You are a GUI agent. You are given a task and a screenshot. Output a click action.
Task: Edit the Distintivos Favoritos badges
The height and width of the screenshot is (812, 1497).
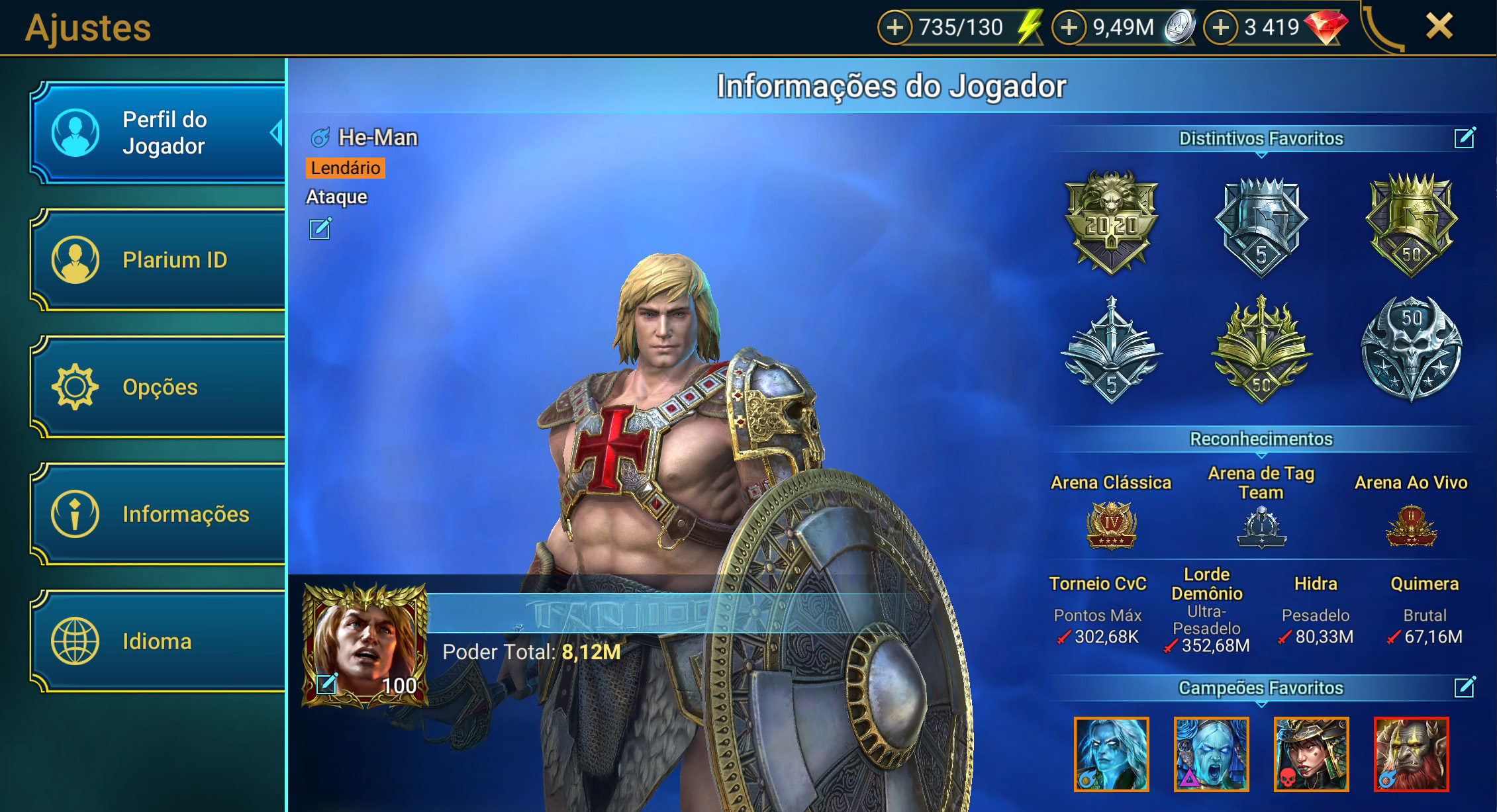tap(1464, 138)
